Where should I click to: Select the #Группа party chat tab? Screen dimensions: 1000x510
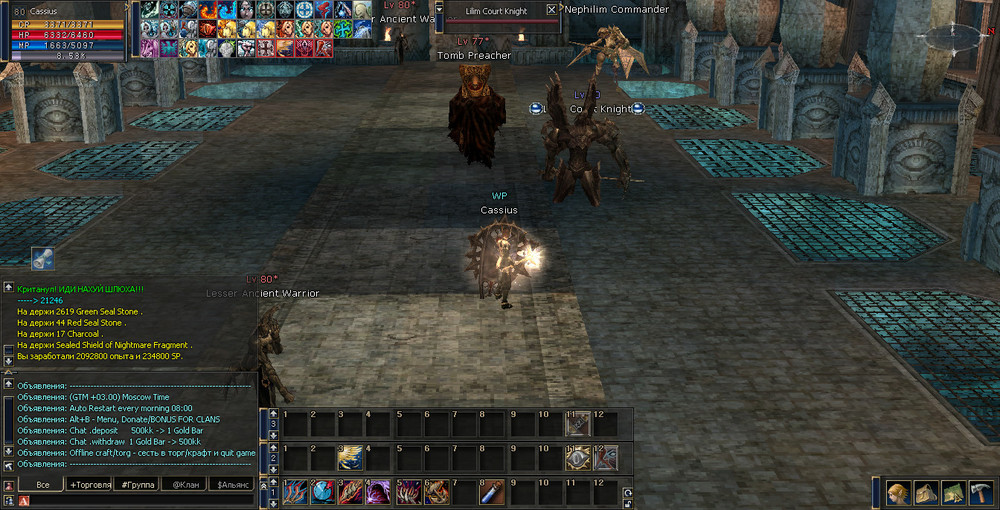pos(137,484)
